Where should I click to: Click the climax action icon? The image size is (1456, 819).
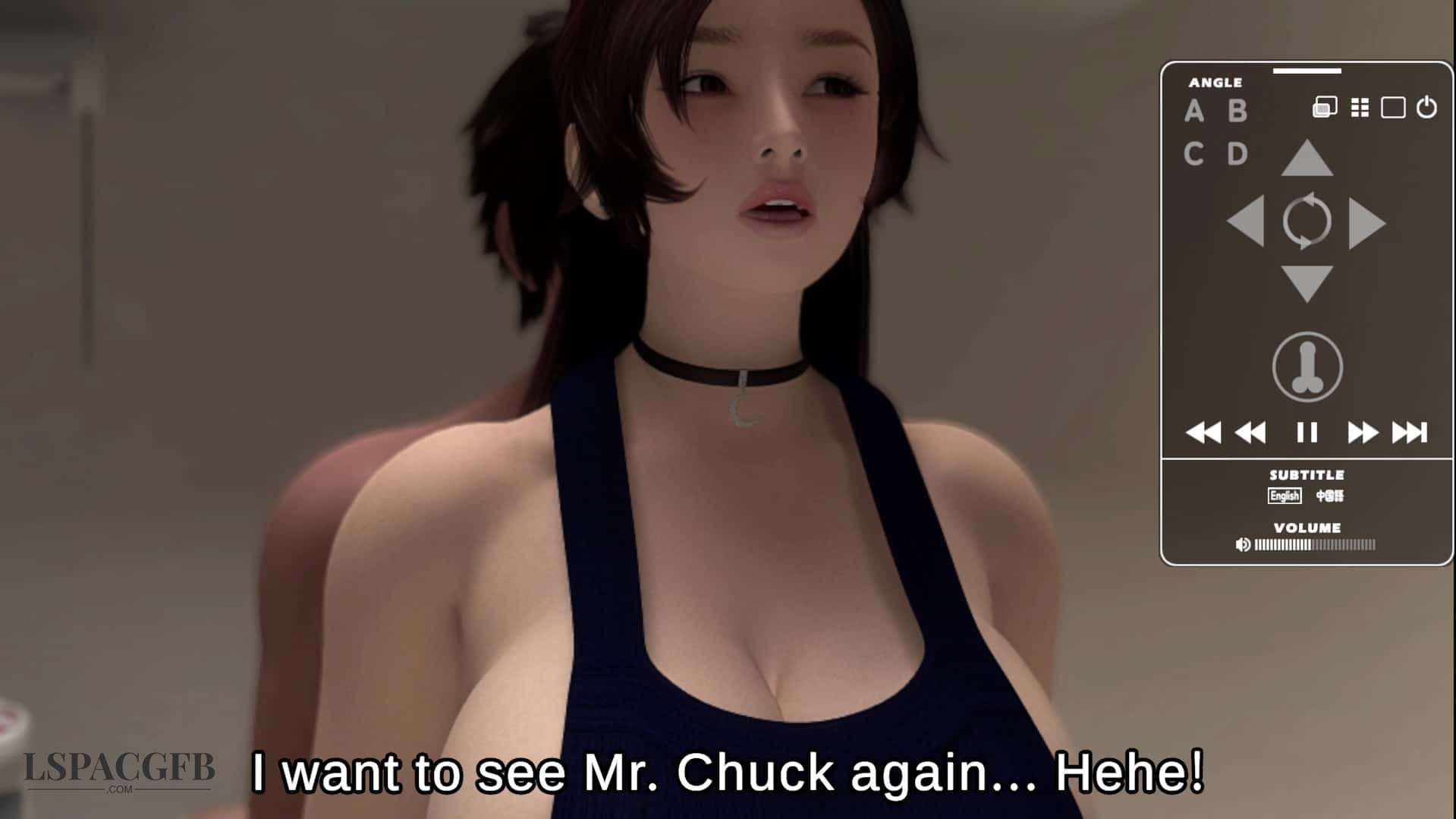(x=1307, y=367)
